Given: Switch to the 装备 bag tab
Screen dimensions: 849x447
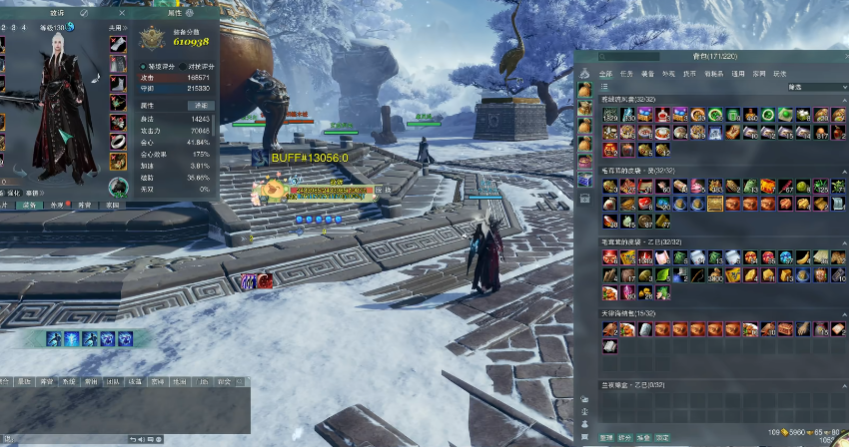Looking at the screenshot, I should click(648, 73).
